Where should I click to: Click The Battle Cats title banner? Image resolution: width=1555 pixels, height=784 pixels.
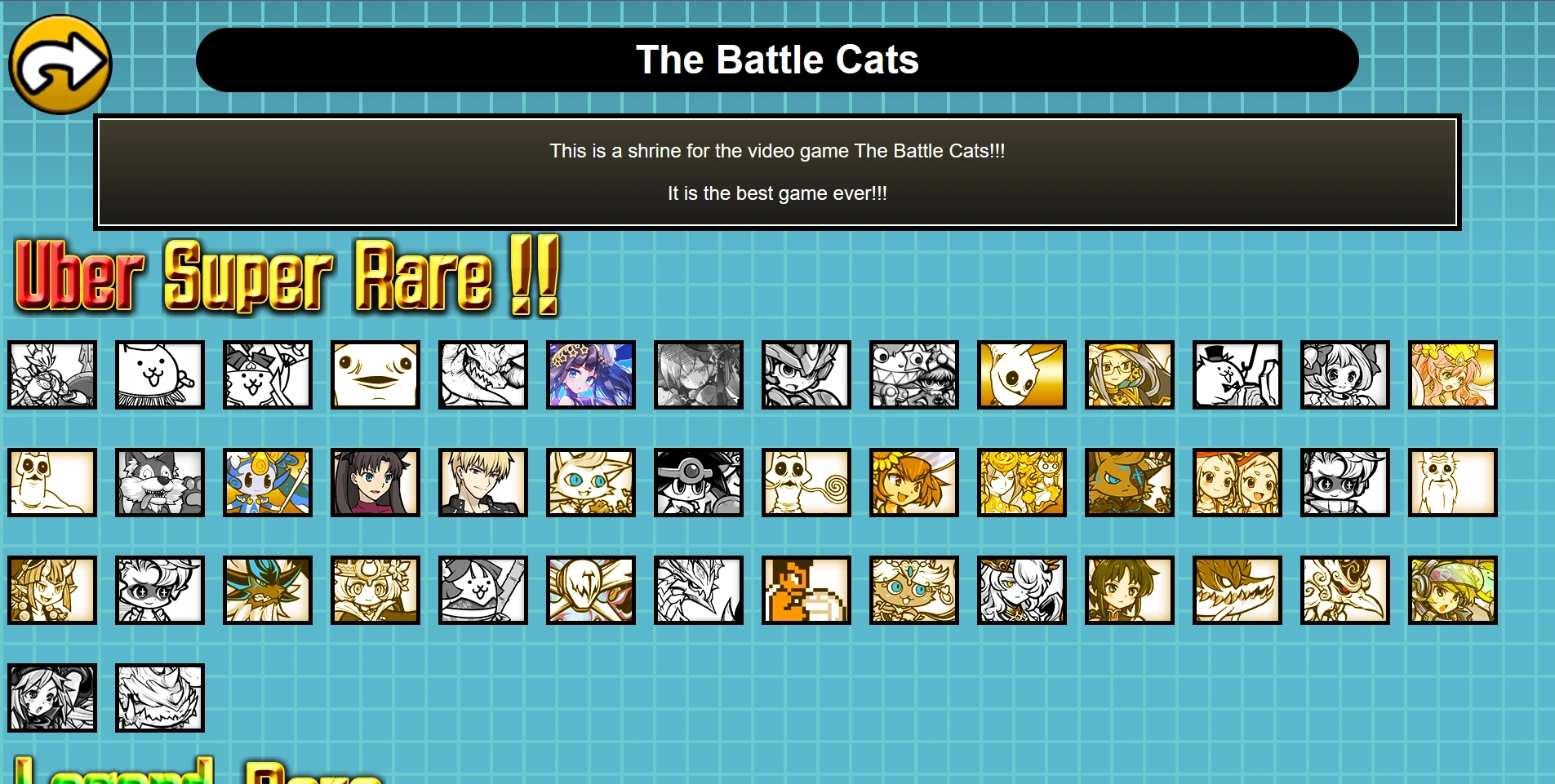[777, 59]
